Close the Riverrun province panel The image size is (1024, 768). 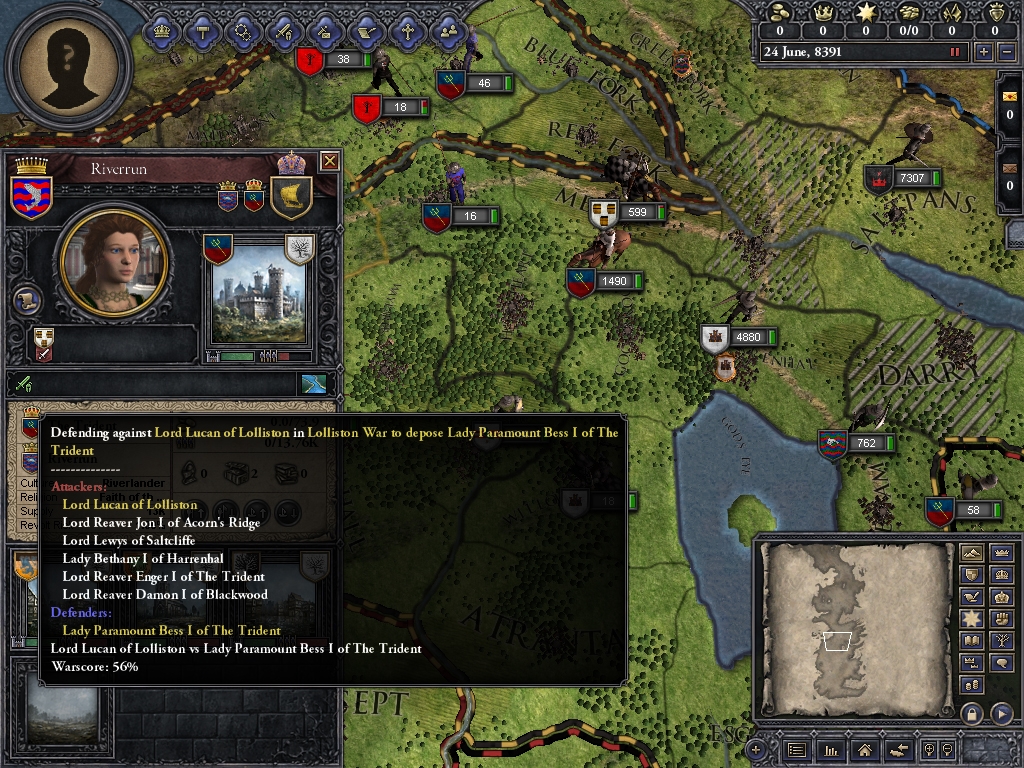[329, 161]
